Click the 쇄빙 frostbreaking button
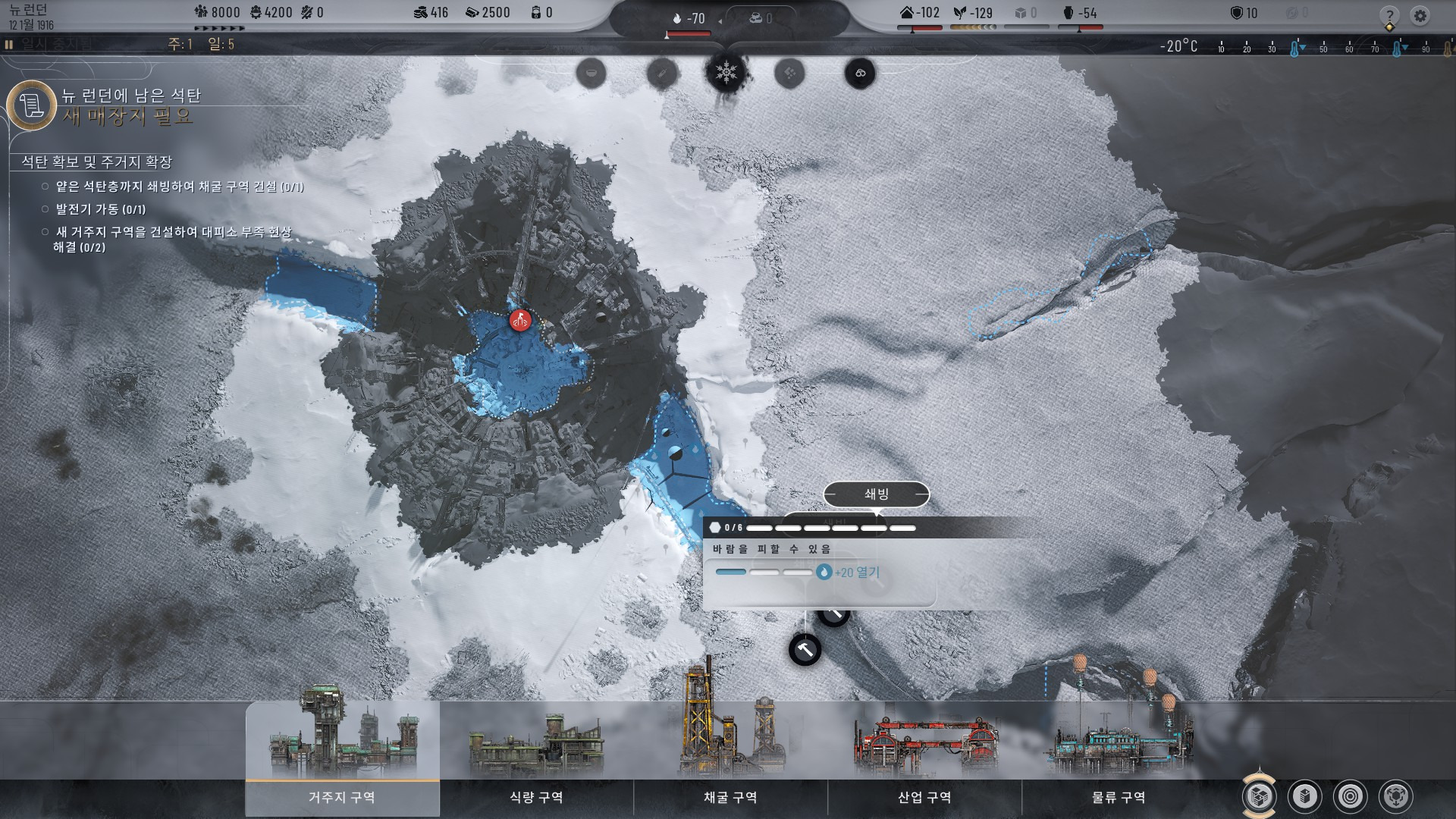Viewport: 1456px width, 819px height. pyautogui.click(x=876, y=494)
